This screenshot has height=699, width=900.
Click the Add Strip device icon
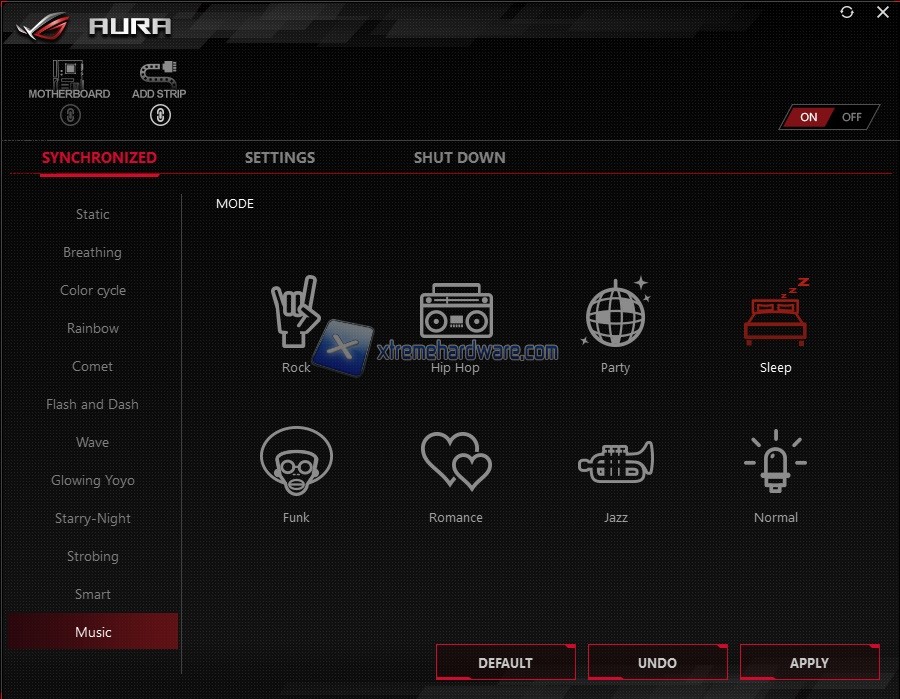(159, 77)
